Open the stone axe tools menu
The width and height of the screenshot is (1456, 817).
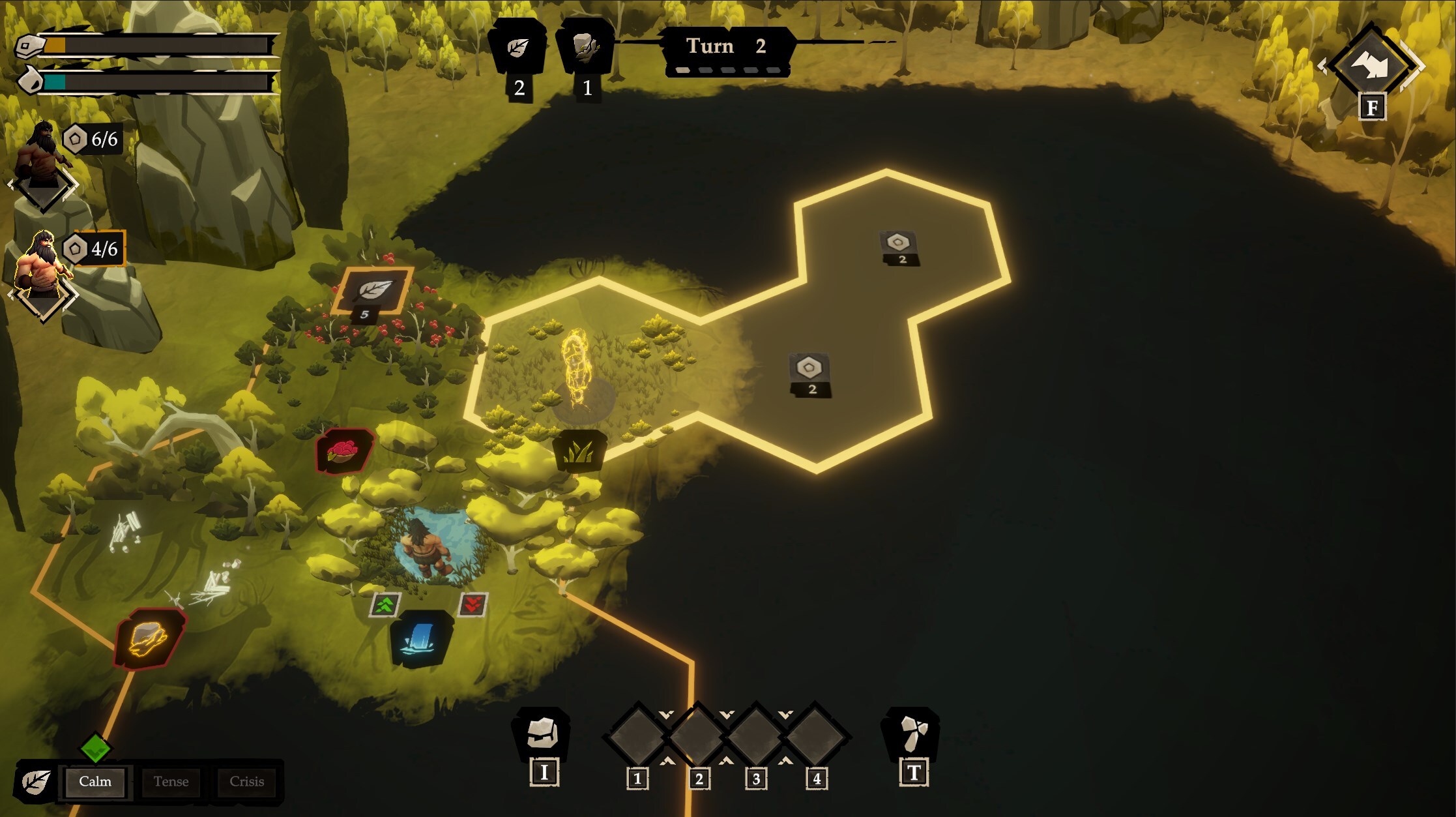point(912,734)
